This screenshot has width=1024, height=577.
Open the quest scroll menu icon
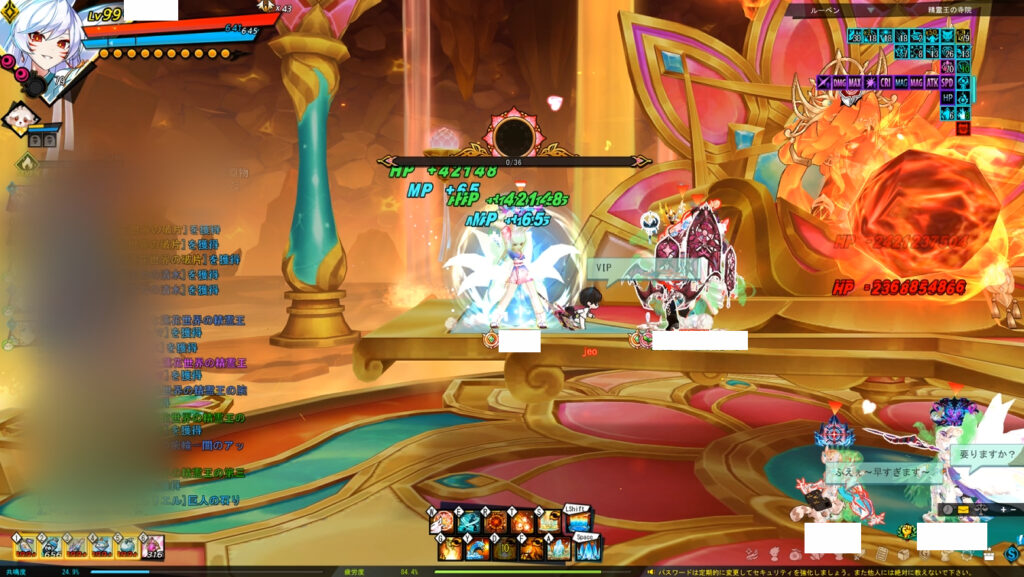click(x=884, y=553)
